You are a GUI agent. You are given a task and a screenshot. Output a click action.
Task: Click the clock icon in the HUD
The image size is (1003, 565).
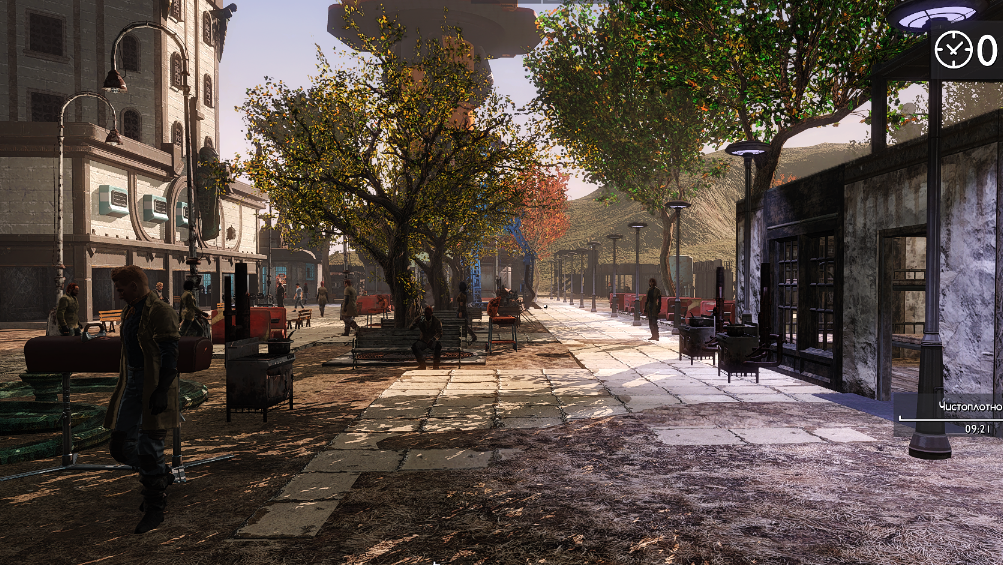[x=952, y=48]
